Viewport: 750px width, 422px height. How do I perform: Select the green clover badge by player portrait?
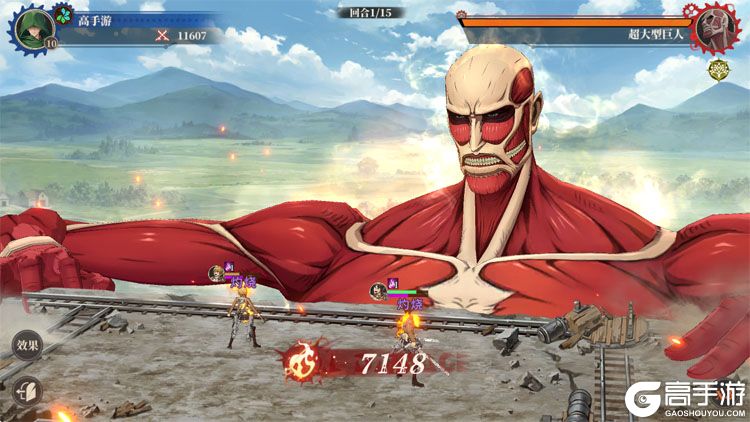tap(64, 16)
